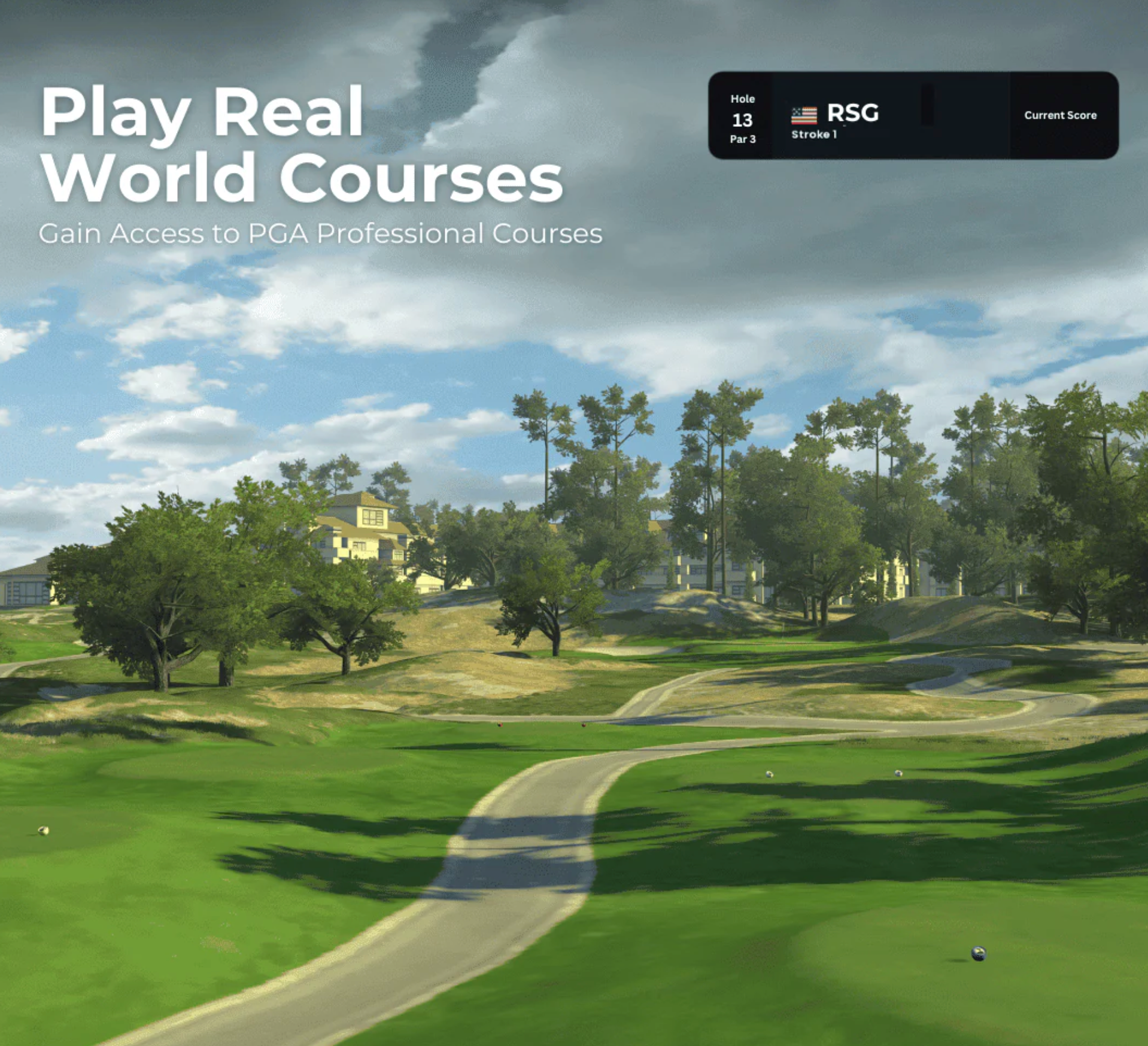
Task: Expand the scoreboard panel for full scores
Action: pyautogui.click(x=916, y=115)
